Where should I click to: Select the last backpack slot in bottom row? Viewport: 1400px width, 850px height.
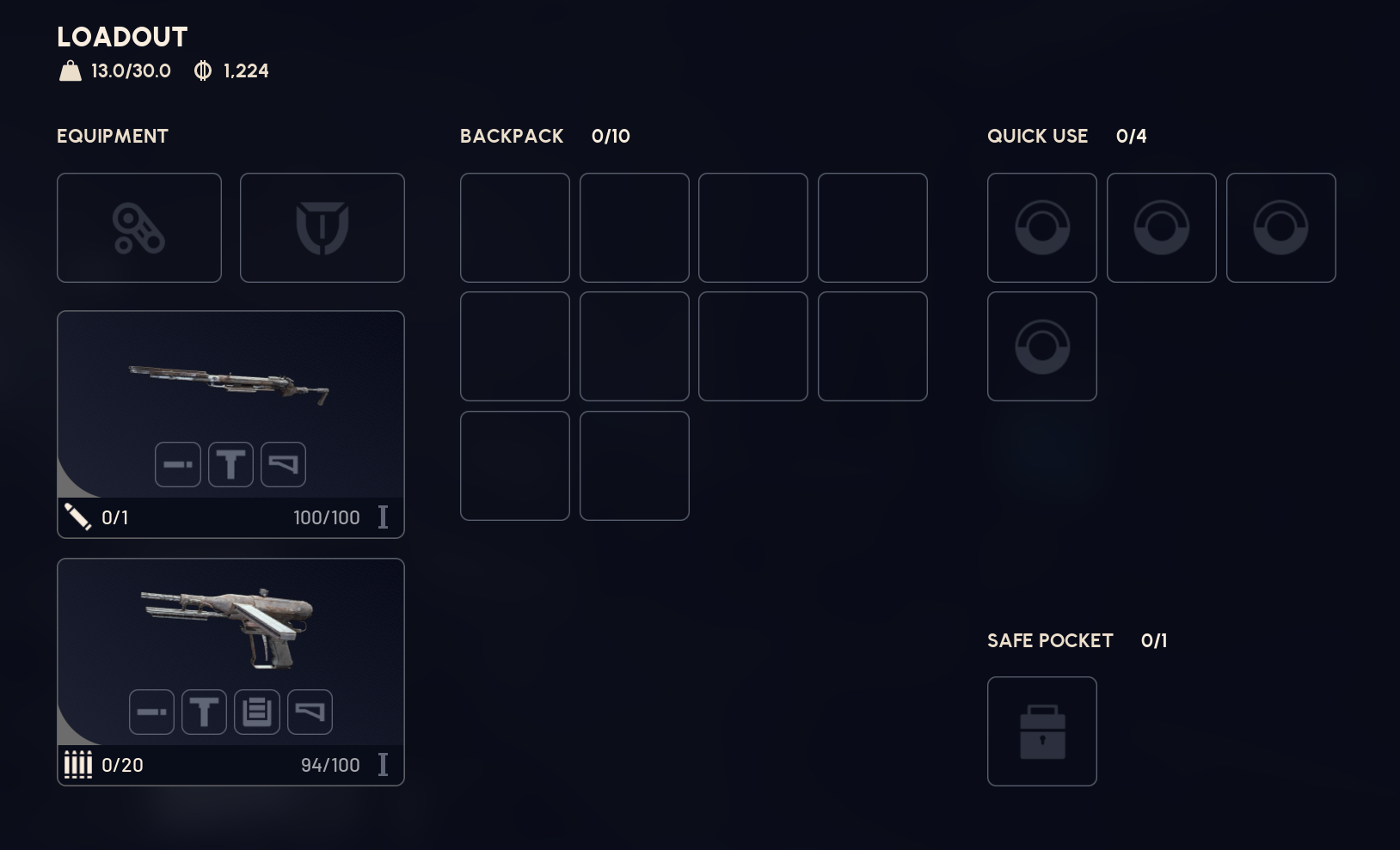point(634,465)
